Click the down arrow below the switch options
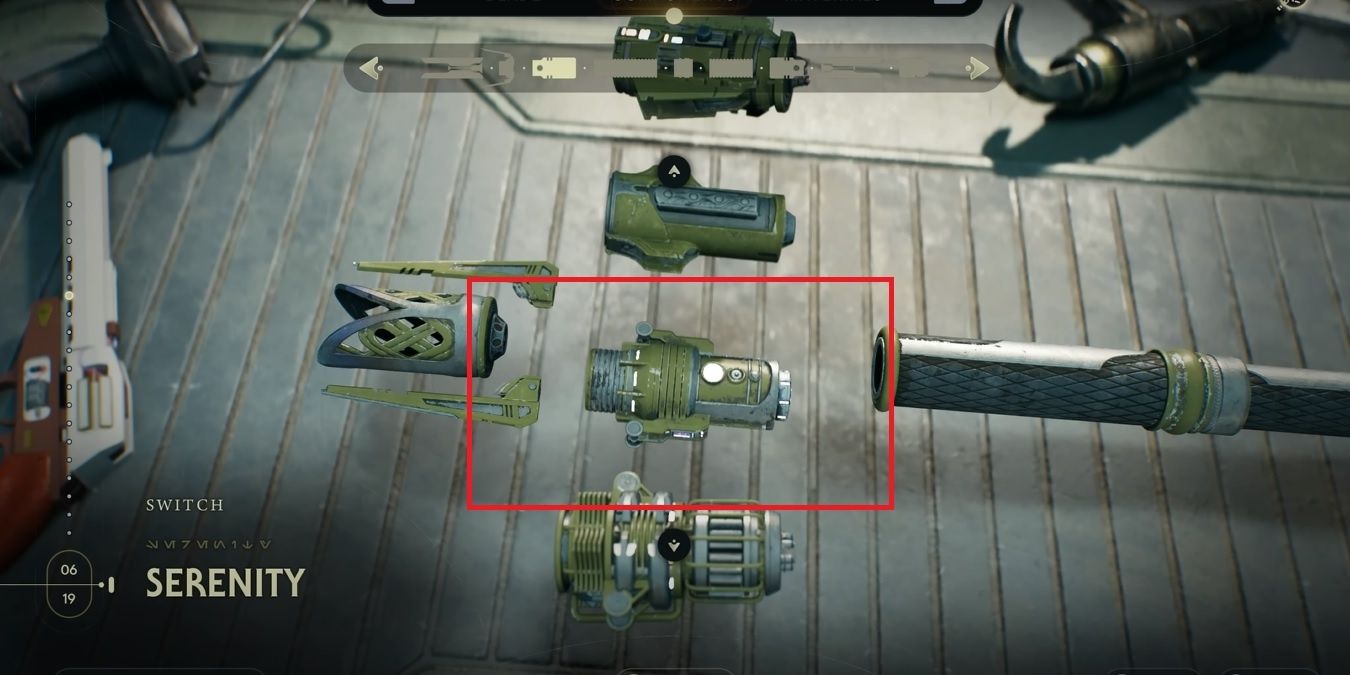Image resolution: width=1350 pixels, height=675 pixels. pyautogui.click(x=675, y=545)
